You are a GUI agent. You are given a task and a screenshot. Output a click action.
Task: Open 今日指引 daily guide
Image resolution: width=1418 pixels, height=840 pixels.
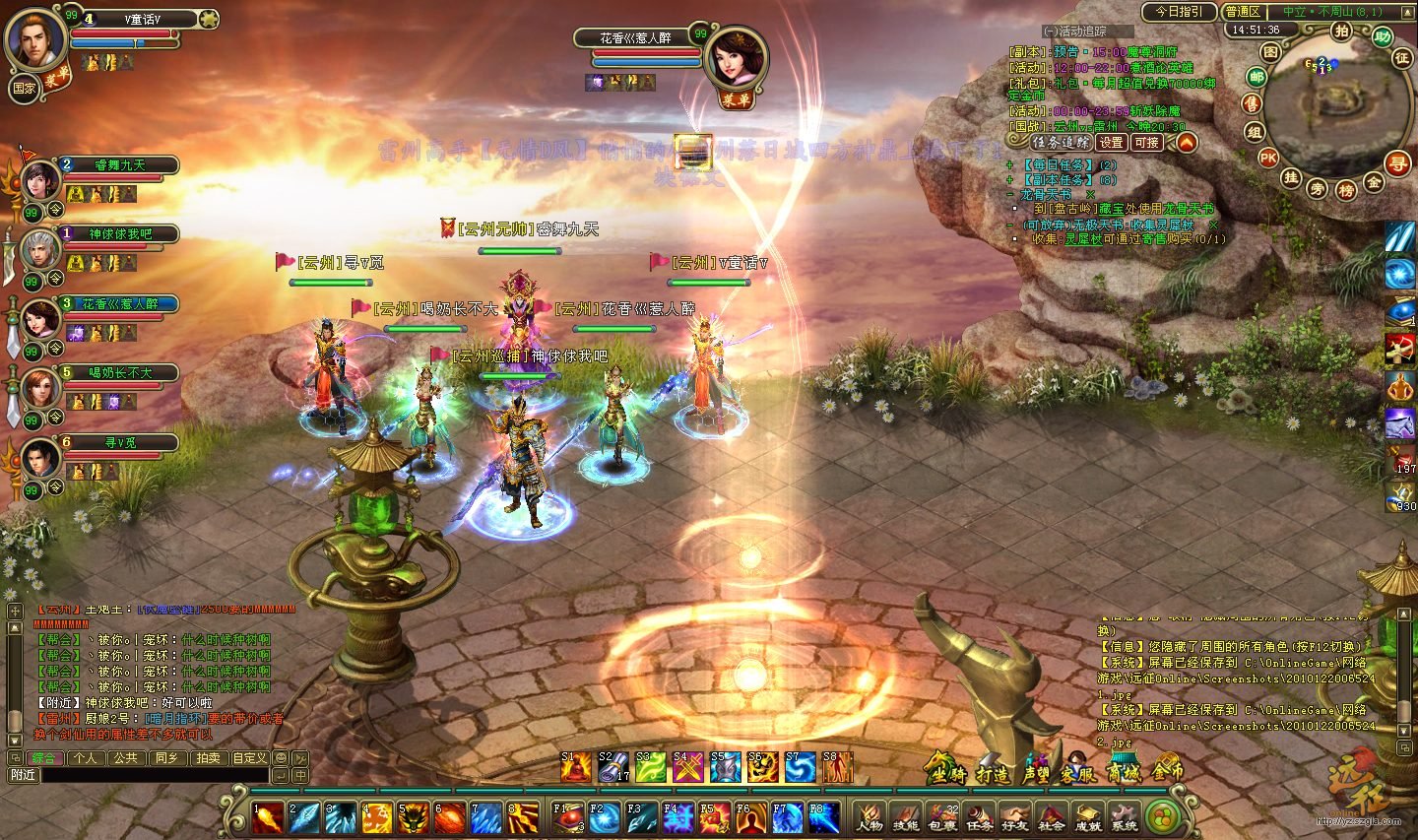pyautogui.click(x=1179, y=12)
